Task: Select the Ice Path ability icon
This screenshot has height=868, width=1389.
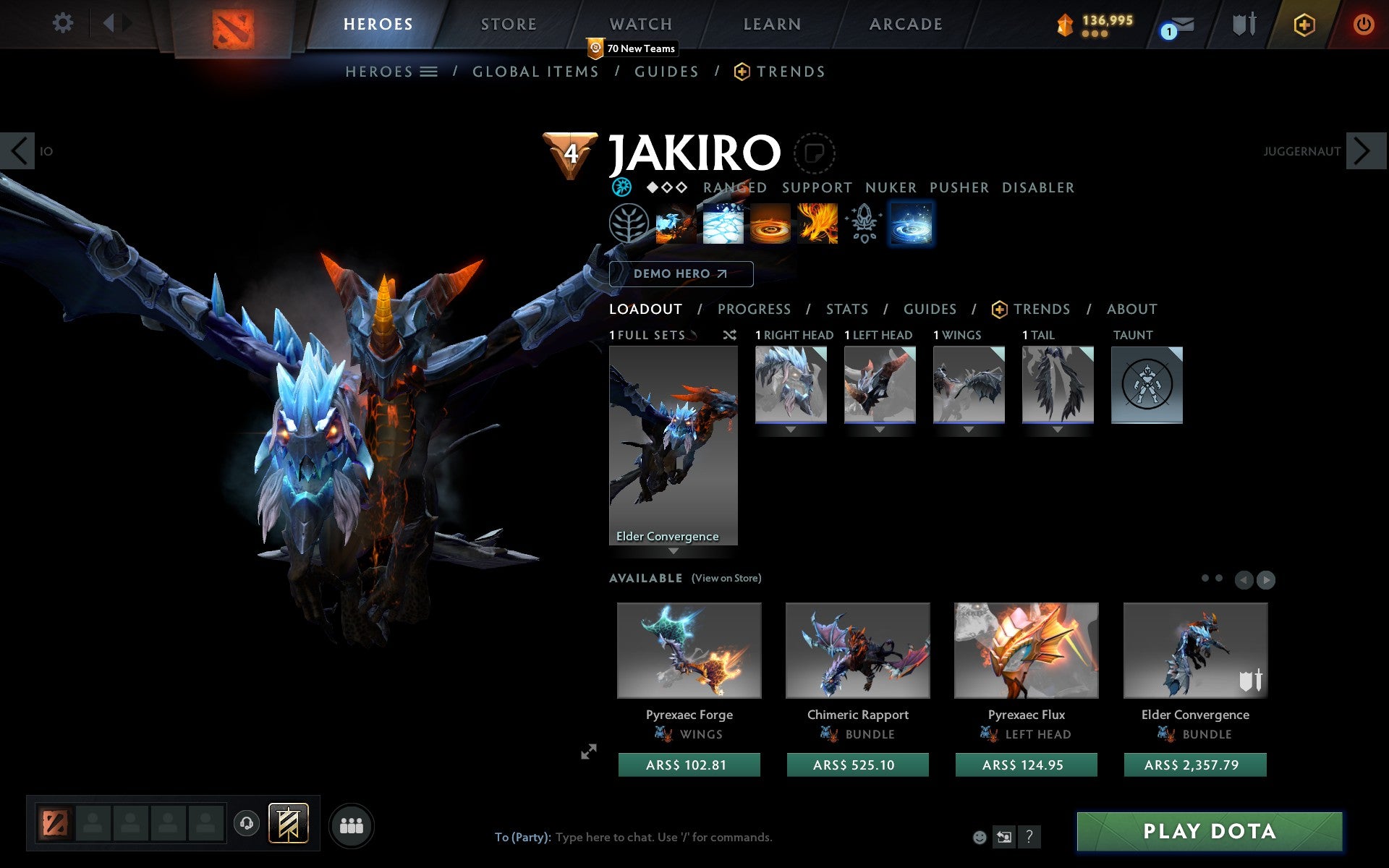Action: 723,224
